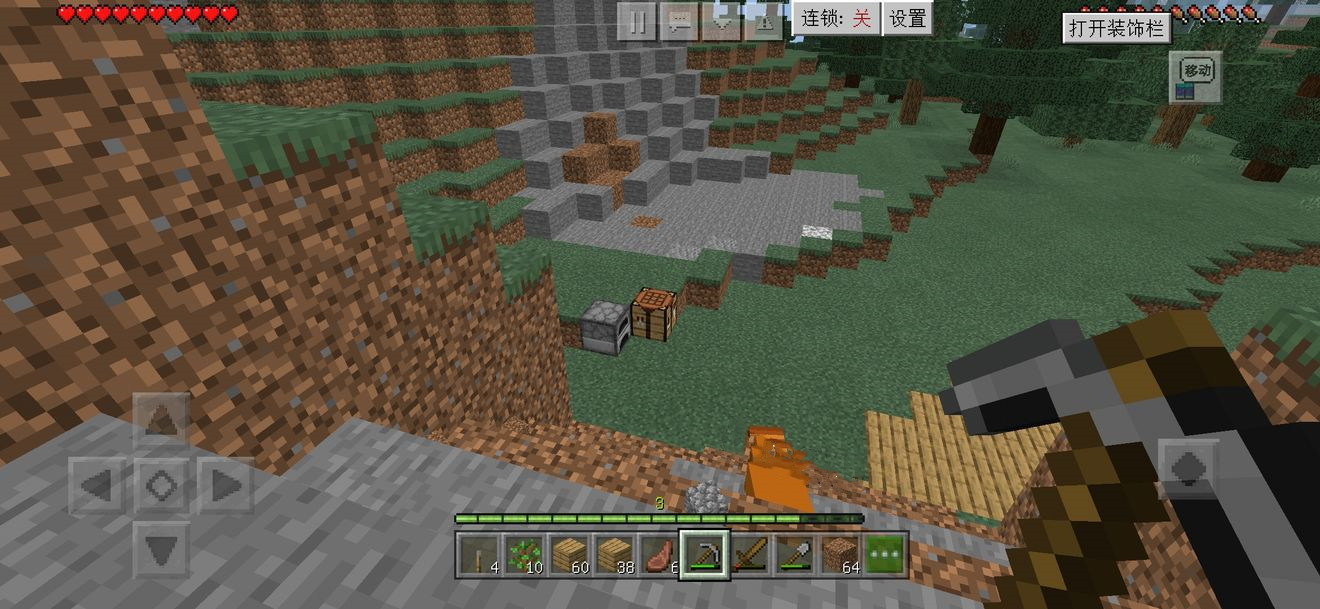Select the dirt block stack of 64
This screenshot has height=609, width=1320.
coord(841,554)
